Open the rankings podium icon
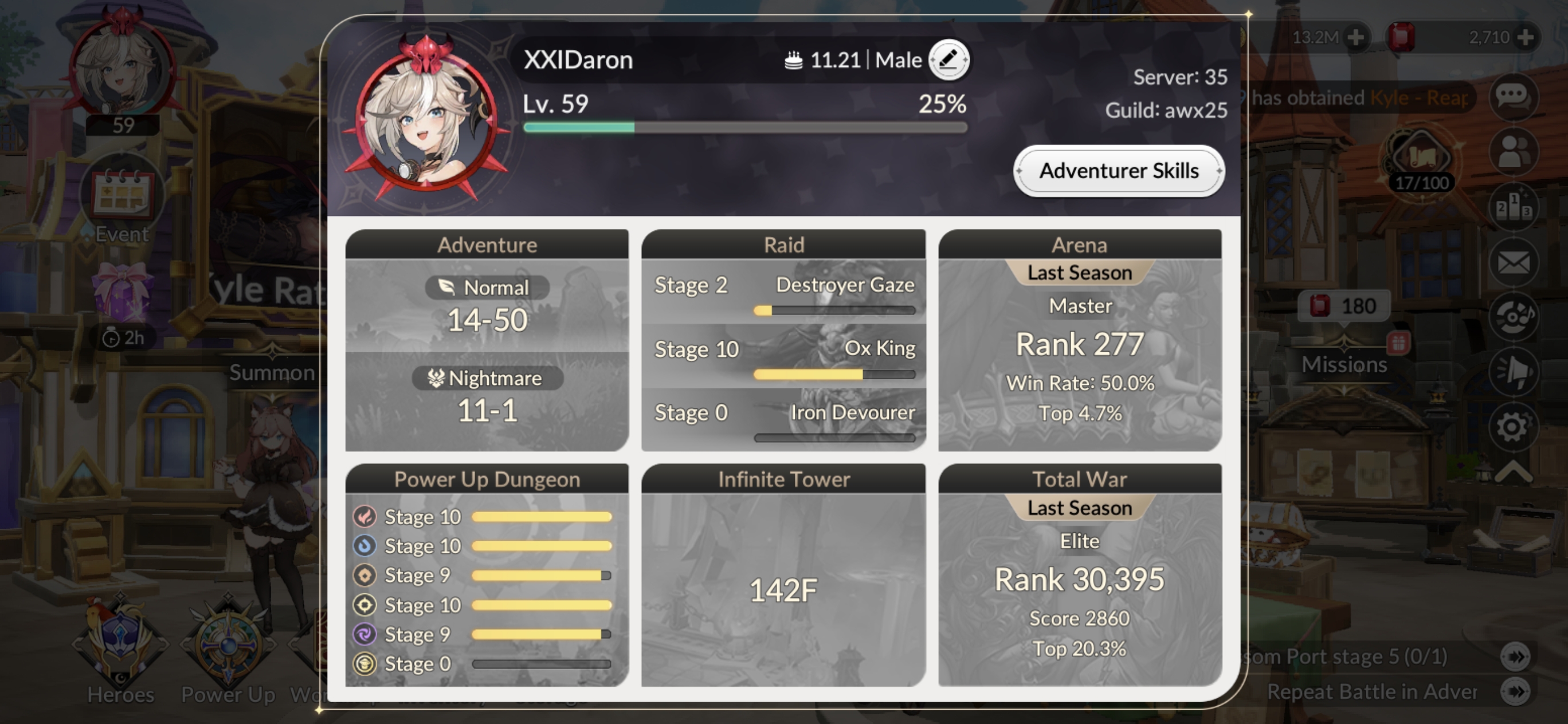The image size is (1568, 724). [1512, 207]
